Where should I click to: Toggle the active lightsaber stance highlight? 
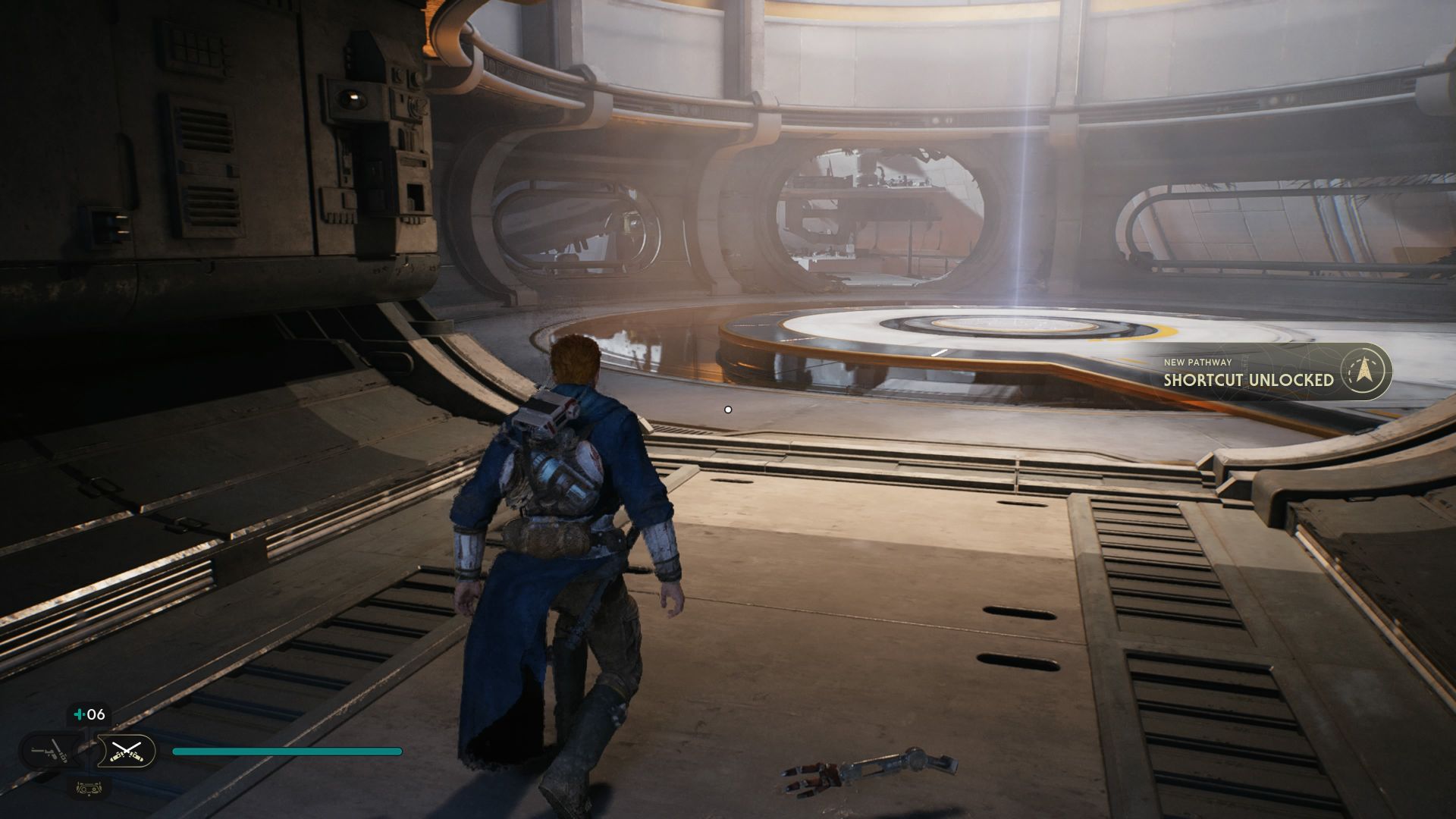point(127,752)
